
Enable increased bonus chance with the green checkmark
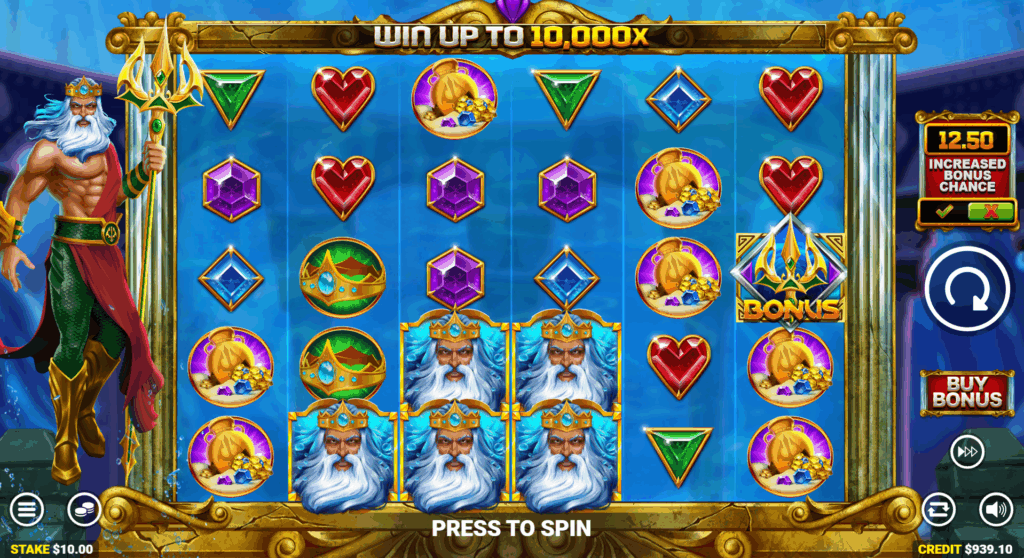(941, 211)
